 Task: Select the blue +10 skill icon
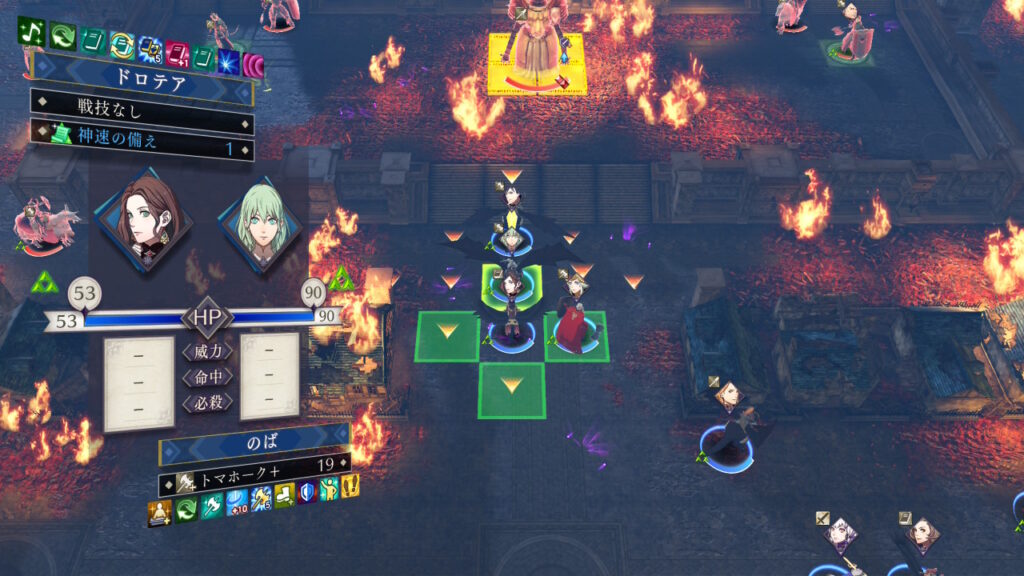point(236,500)
